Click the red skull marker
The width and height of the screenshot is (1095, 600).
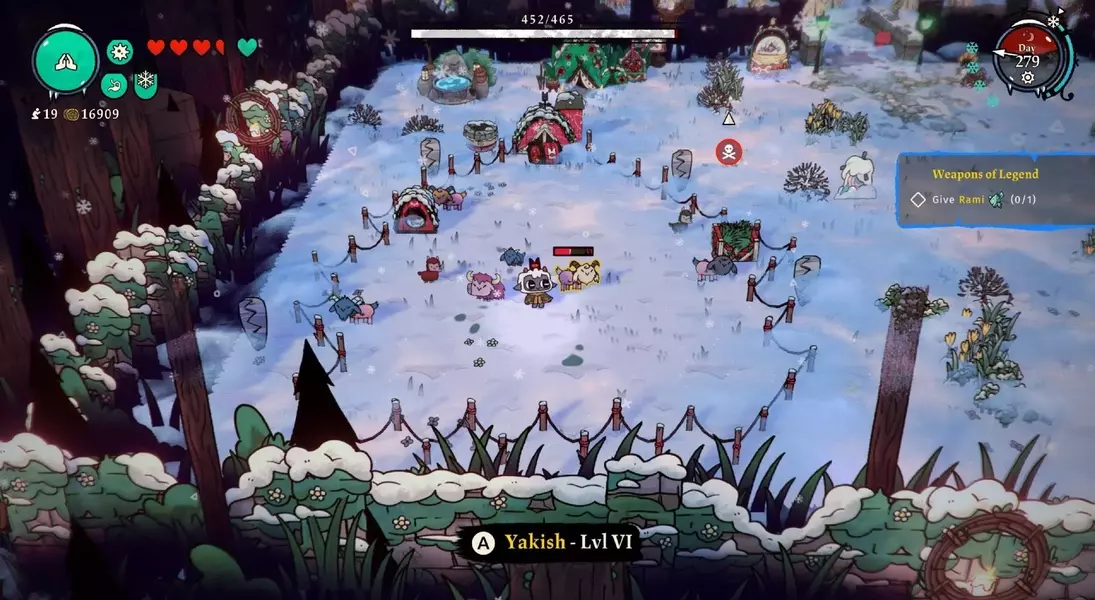[x=728, y=152]
